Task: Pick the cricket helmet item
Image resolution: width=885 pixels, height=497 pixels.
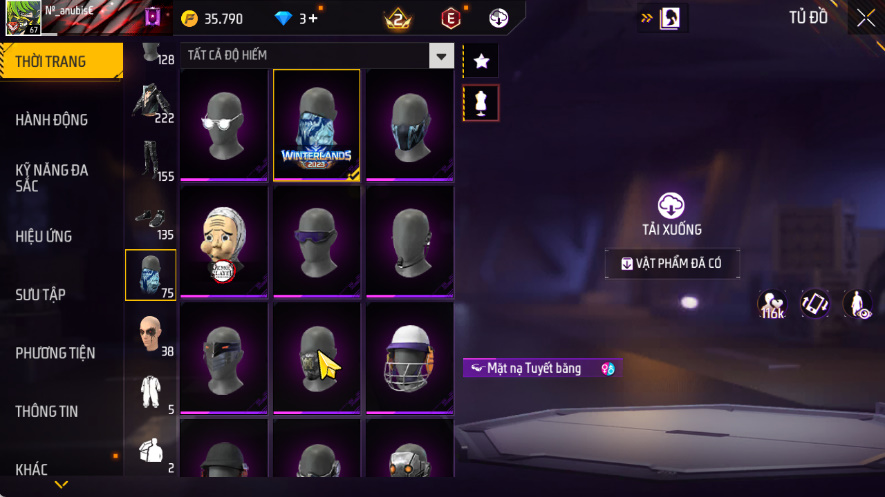Action: pyautogui.click(x=409, y=357)
